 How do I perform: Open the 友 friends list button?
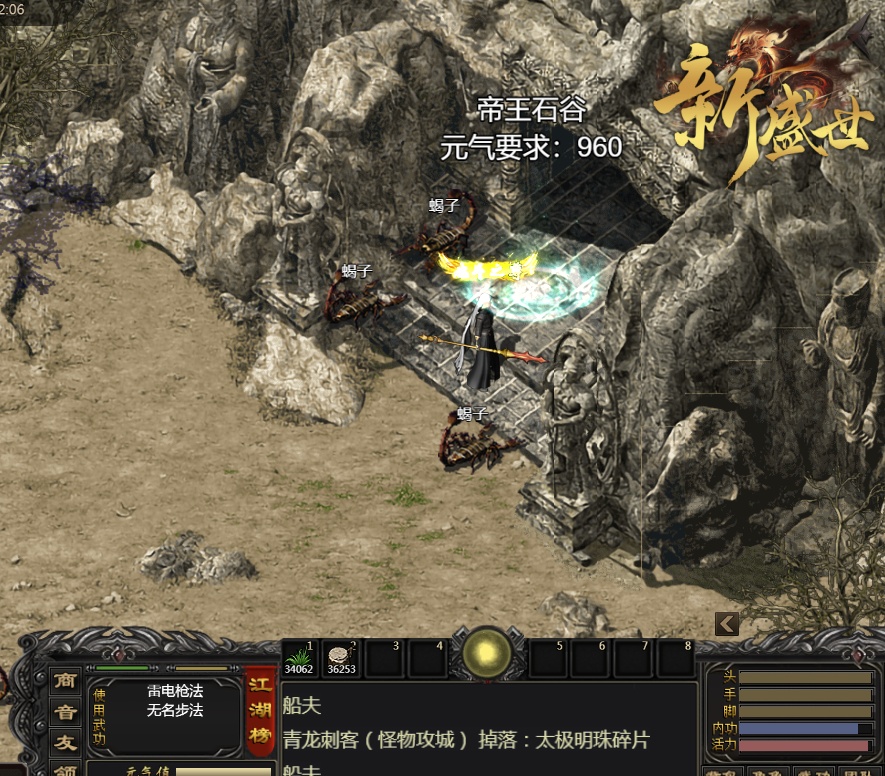click(66, 743)
